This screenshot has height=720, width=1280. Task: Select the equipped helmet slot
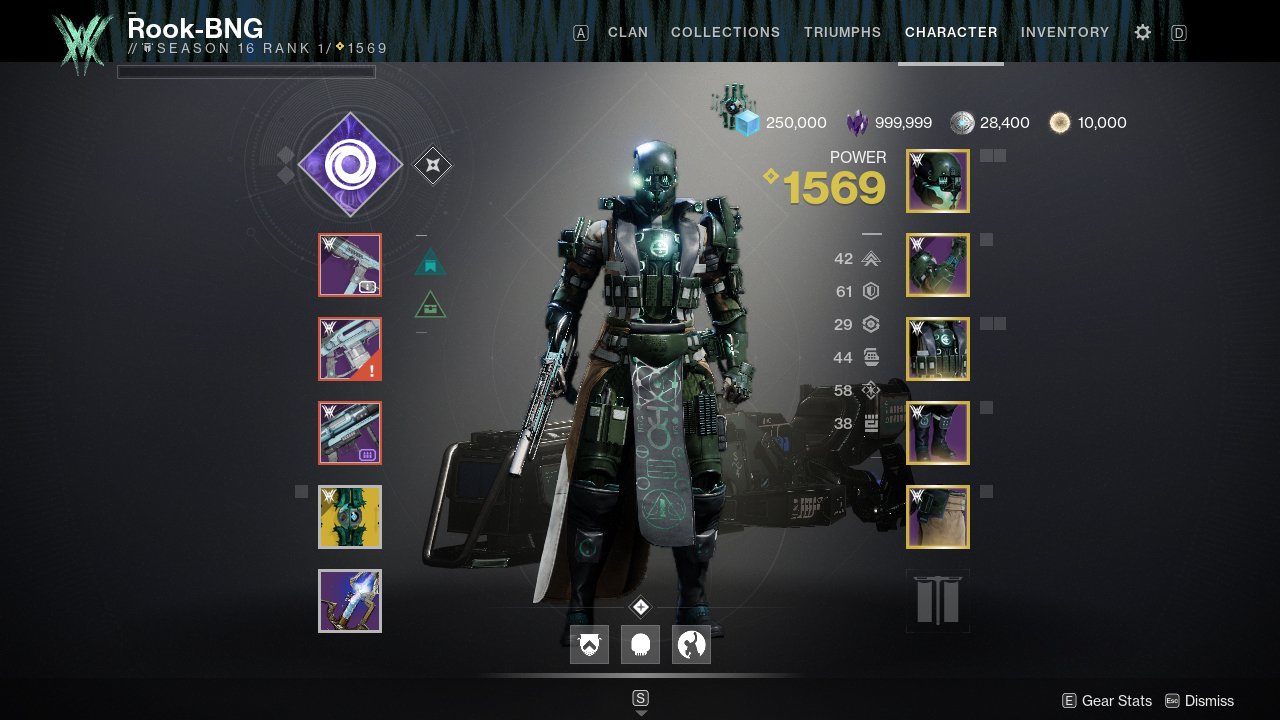938,181
